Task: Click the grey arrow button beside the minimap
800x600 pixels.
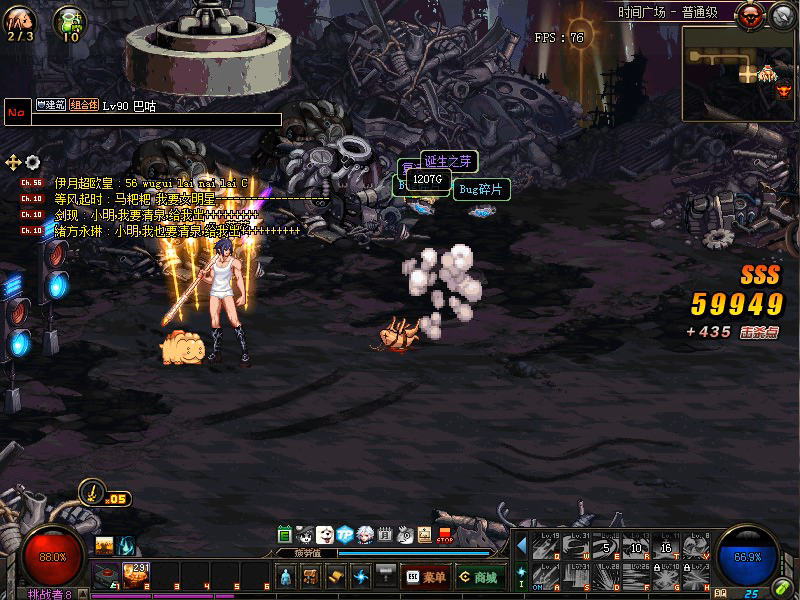Action: (x=782, y=15)
